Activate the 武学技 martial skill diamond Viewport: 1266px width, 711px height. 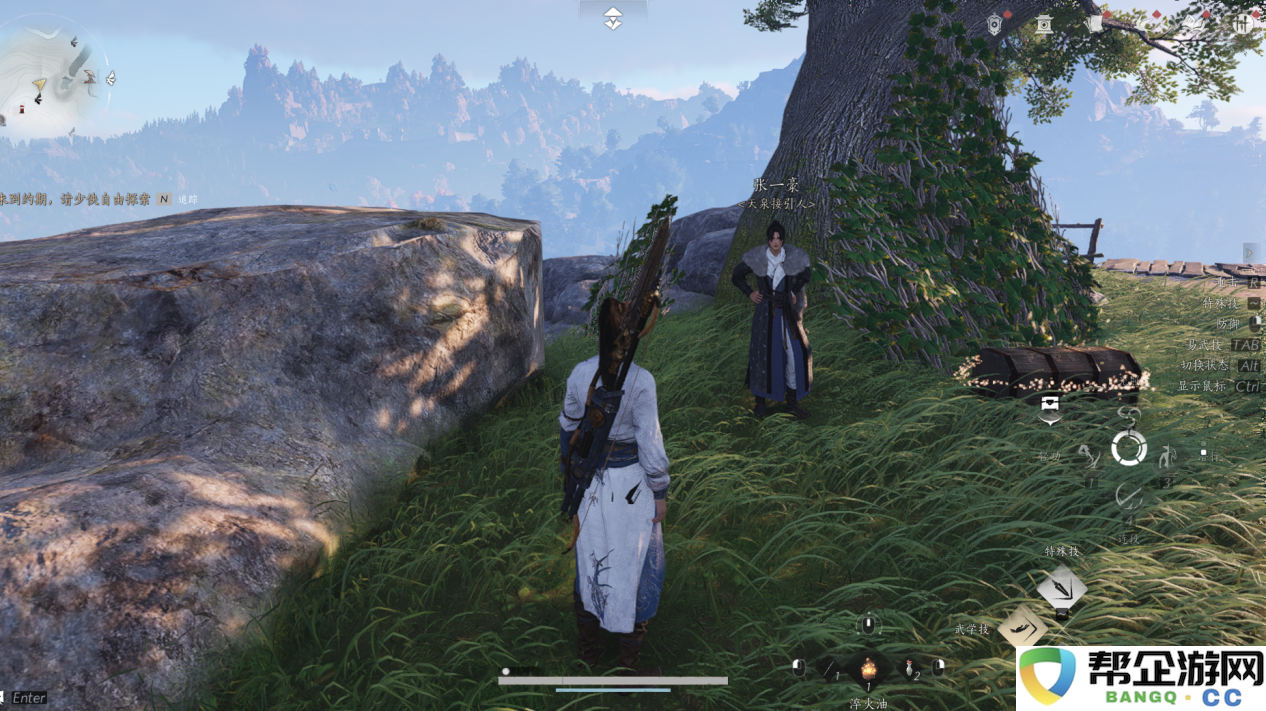[1021, 628]
